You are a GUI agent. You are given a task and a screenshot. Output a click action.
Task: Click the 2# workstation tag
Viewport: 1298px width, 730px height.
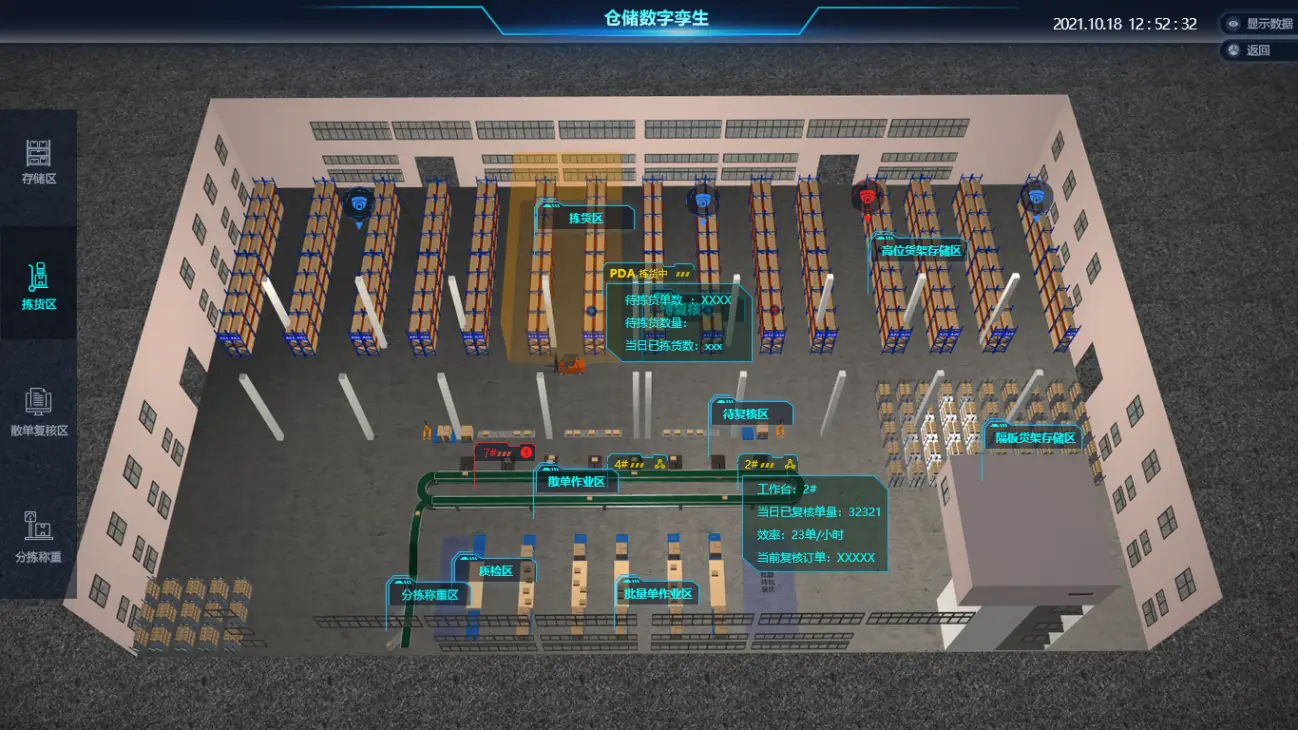pyautogui.click(x=768, y=464)
